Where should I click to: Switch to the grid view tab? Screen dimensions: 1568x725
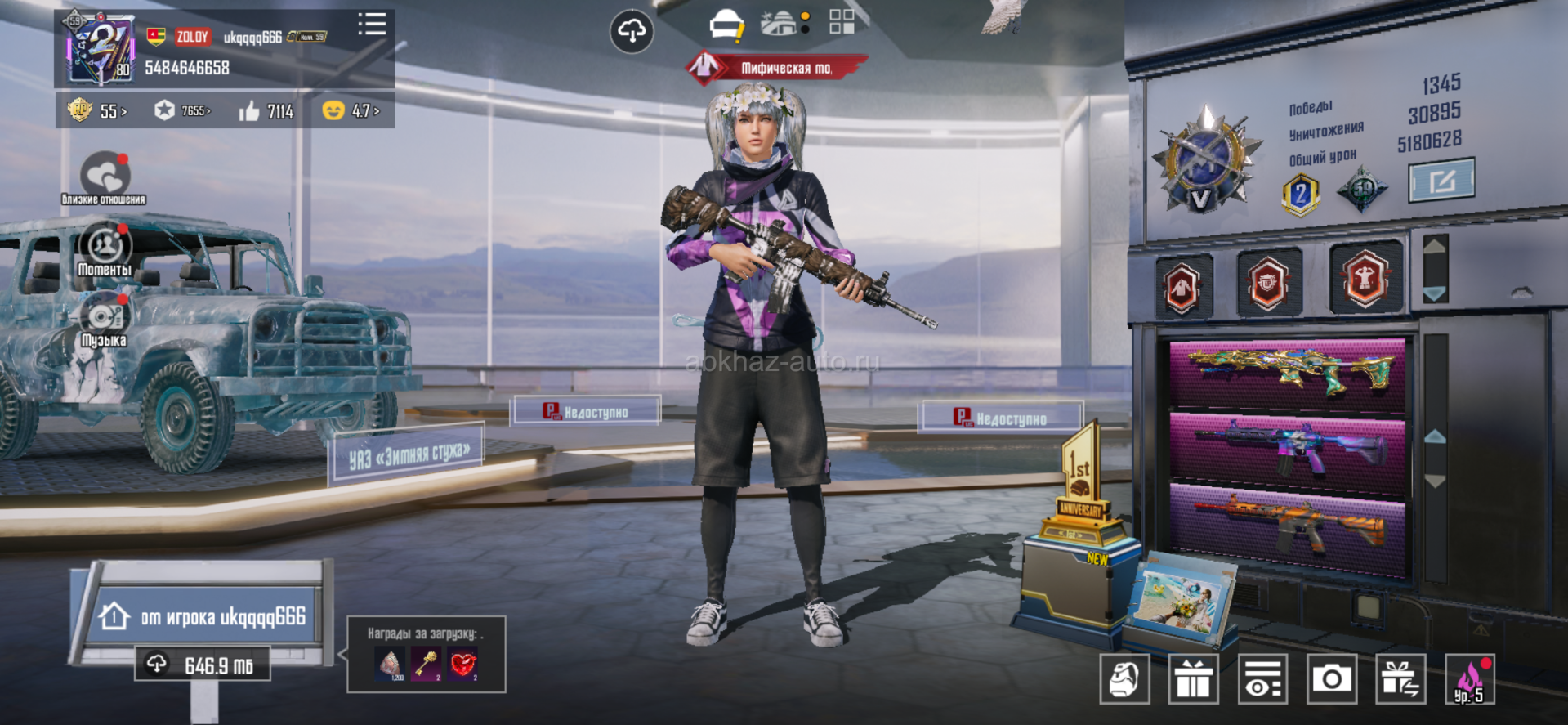coord(842,22)
